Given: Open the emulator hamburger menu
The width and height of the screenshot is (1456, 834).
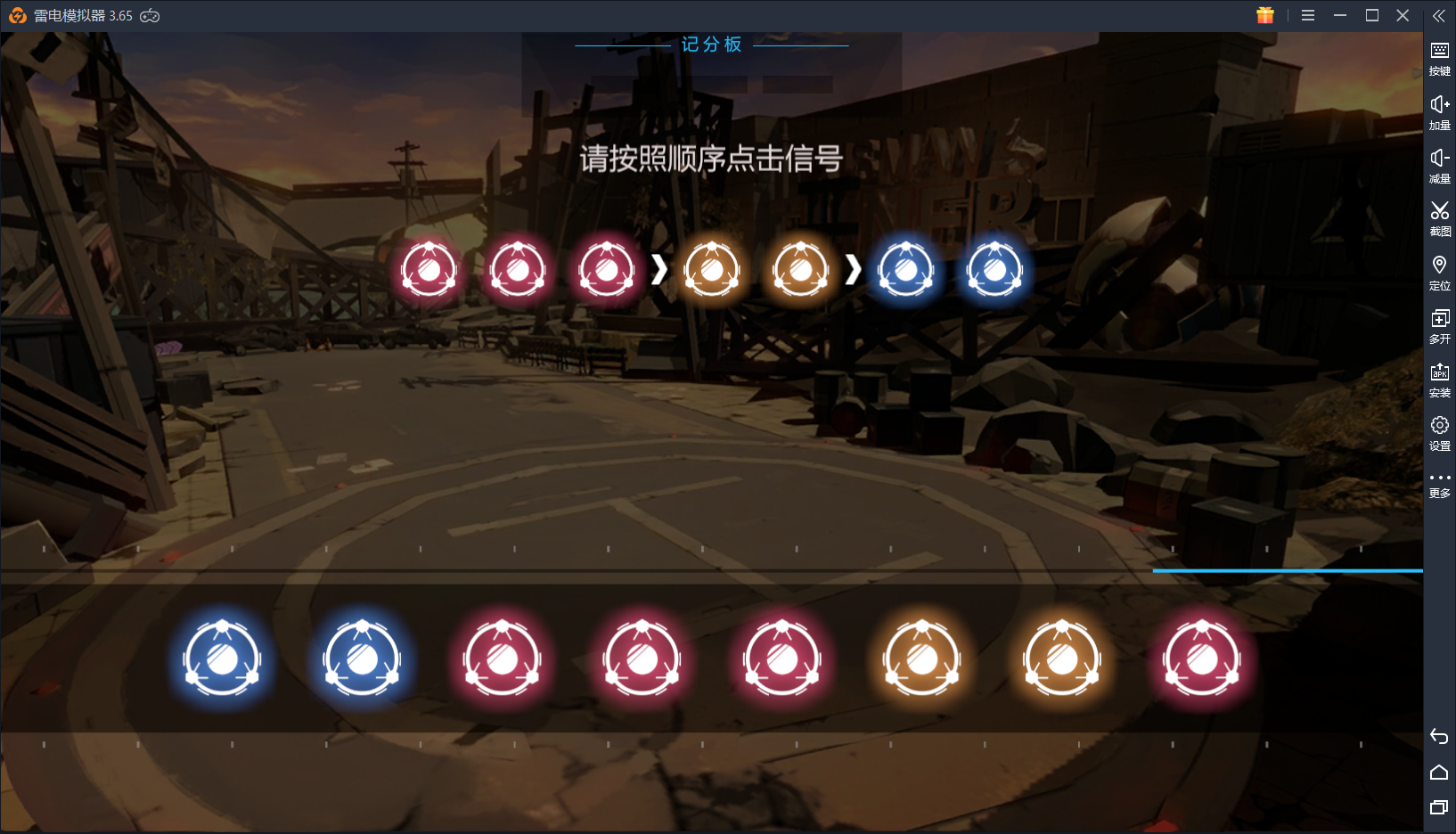Looking at the screenshot, I should tap(1307, 15).
